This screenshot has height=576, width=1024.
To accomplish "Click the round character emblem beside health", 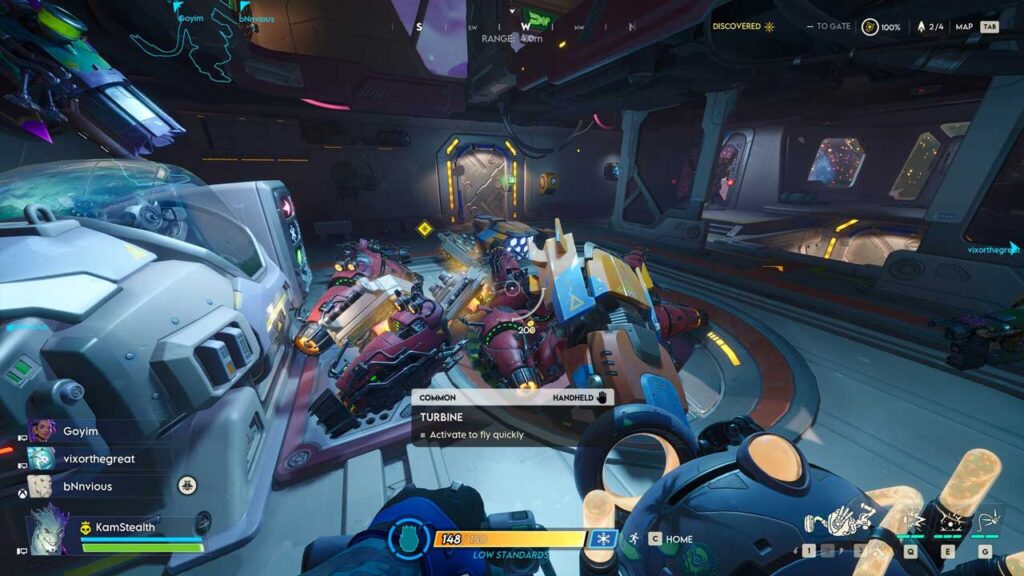I will point(409,539).
